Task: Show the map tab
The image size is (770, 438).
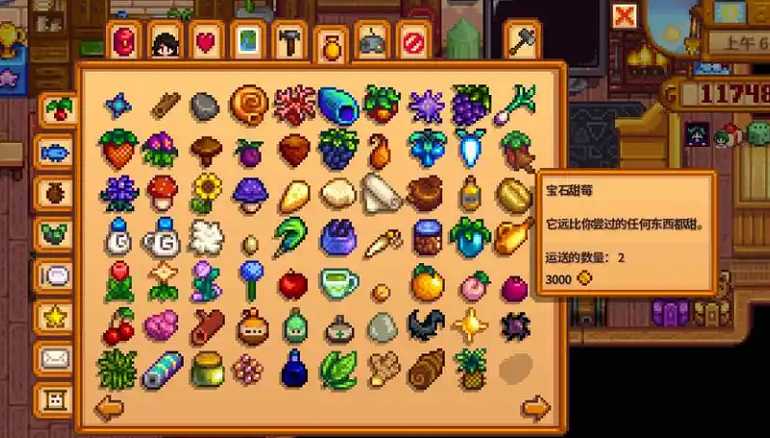Action: coord(247,43)
